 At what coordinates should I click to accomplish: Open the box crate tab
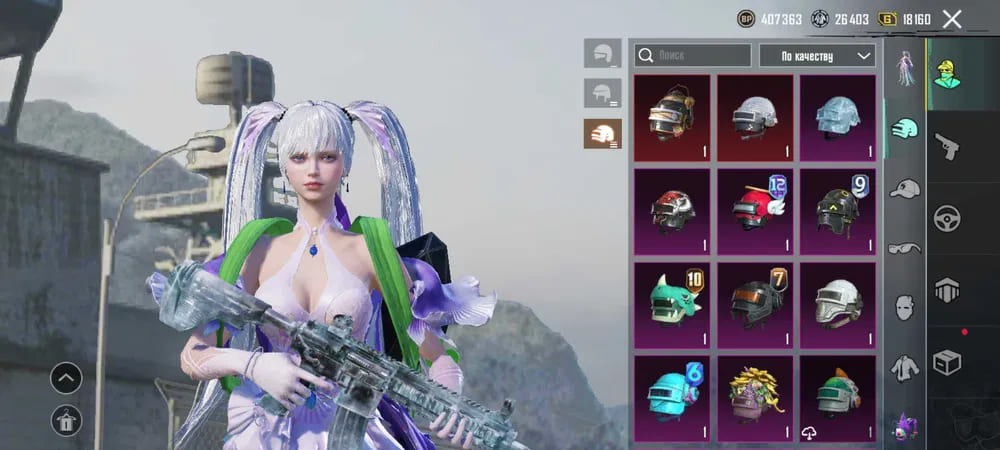pos(946,360)
